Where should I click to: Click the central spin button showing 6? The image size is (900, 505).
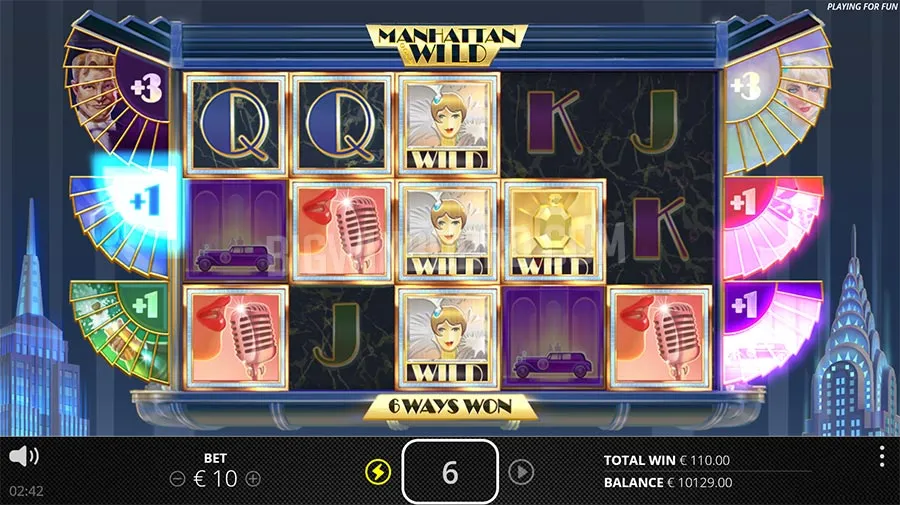point(449,471)
